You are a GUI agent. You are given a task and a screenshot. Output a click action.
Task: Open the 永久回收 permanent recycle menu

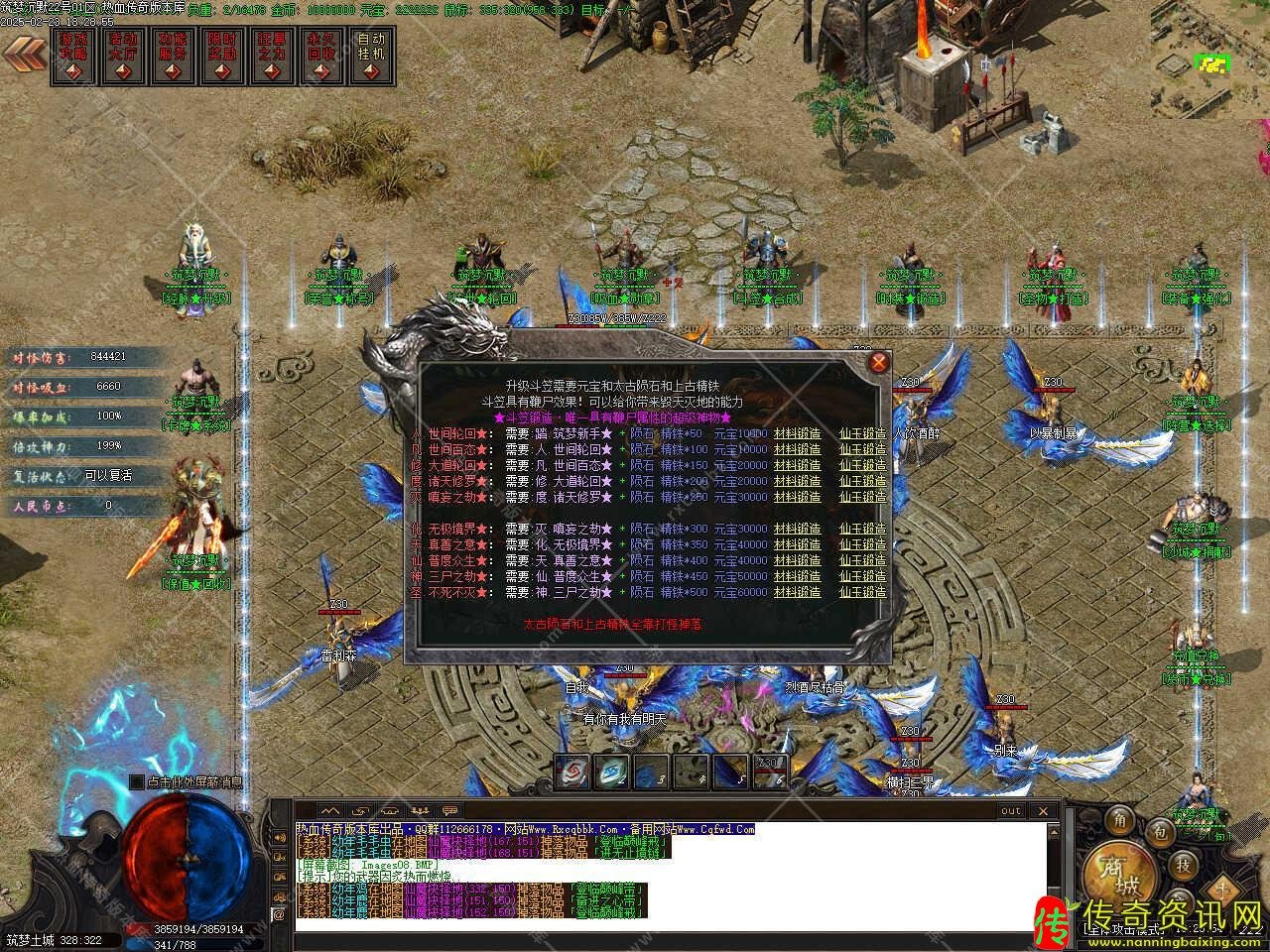tap(321, 58)
